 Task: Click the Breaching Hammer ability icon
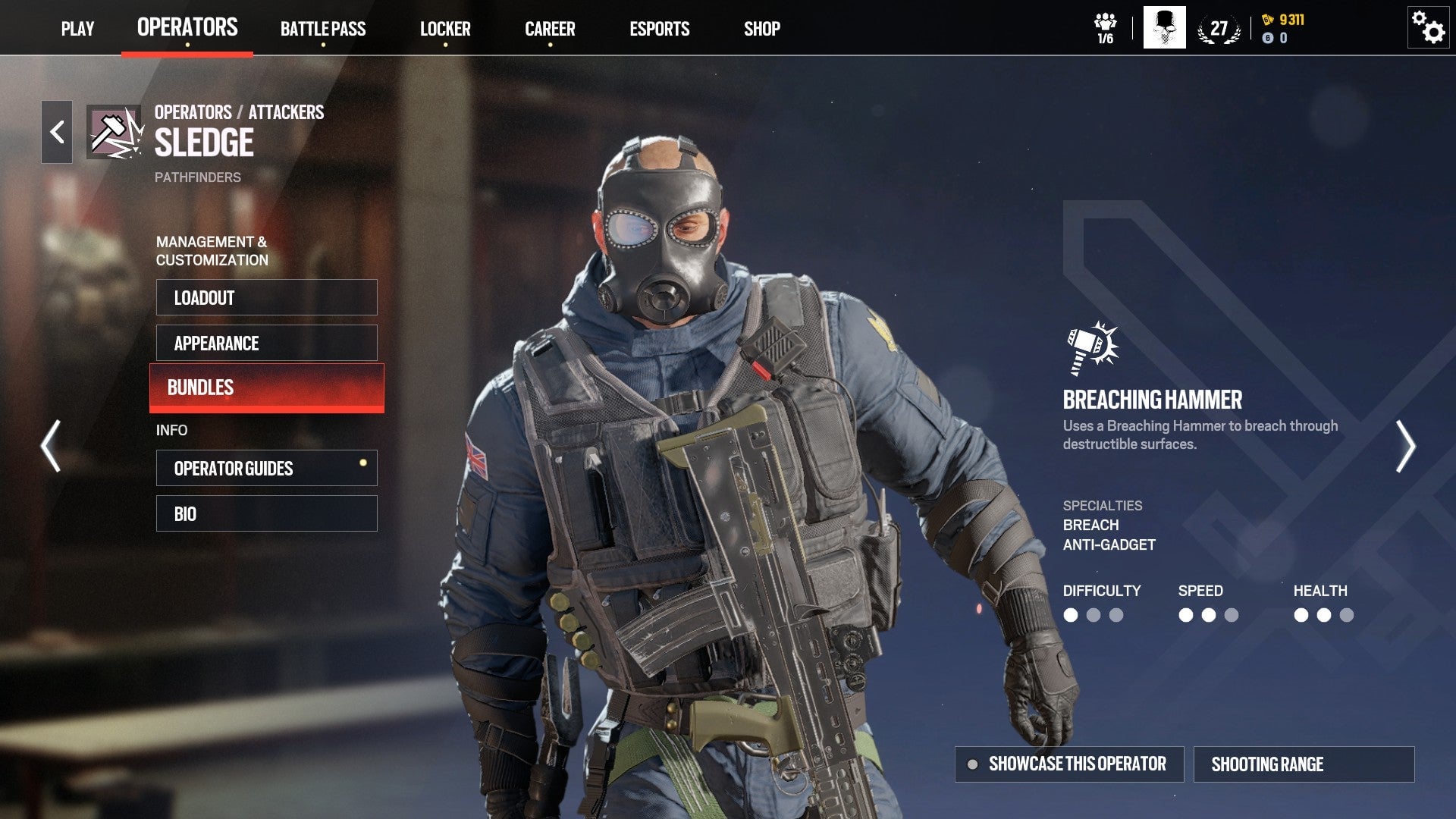tap(1090, 347)
